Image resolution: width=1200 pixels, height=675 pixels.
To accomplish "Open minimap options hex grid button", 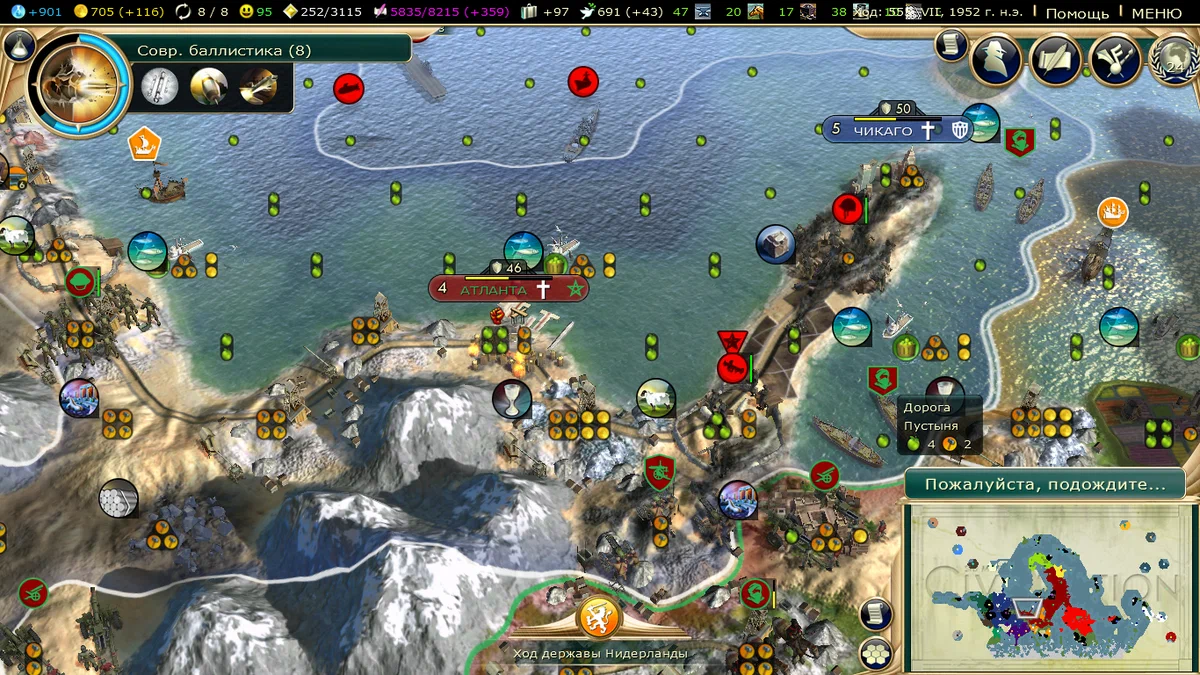I will [x=876, y=652].
